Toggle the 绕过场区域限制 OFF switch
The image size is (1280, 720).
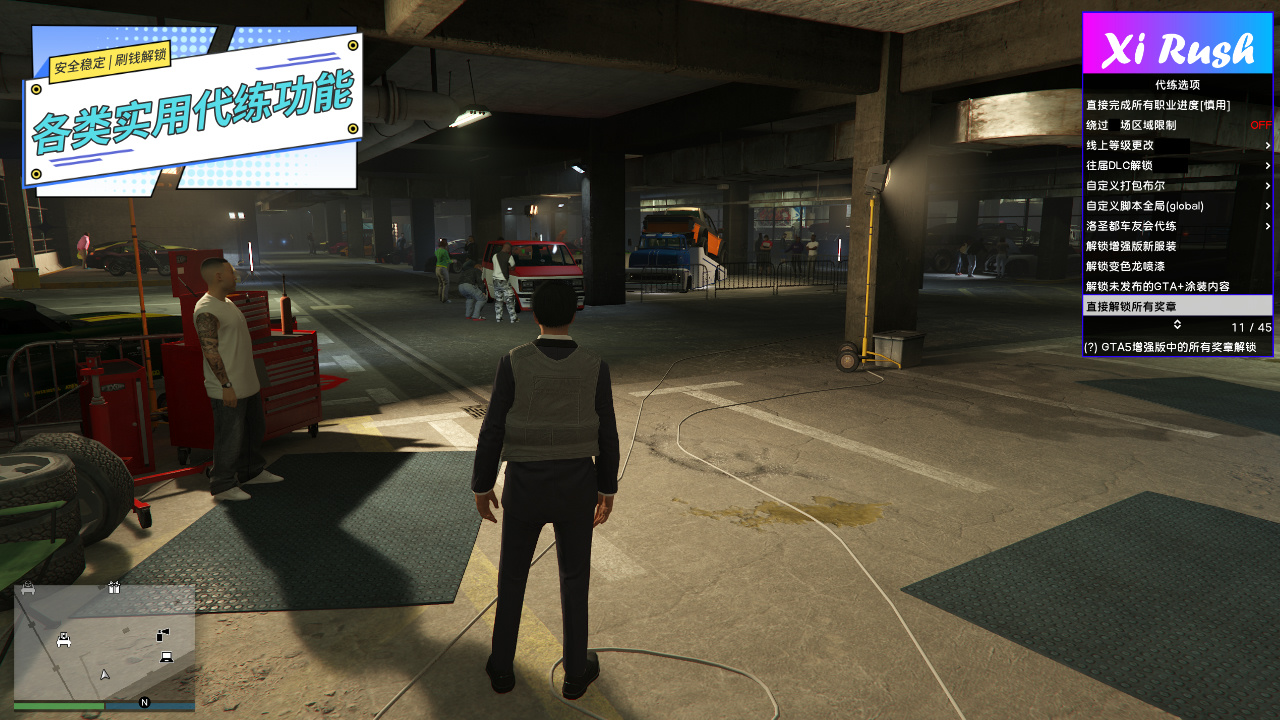coord(1260,125)
